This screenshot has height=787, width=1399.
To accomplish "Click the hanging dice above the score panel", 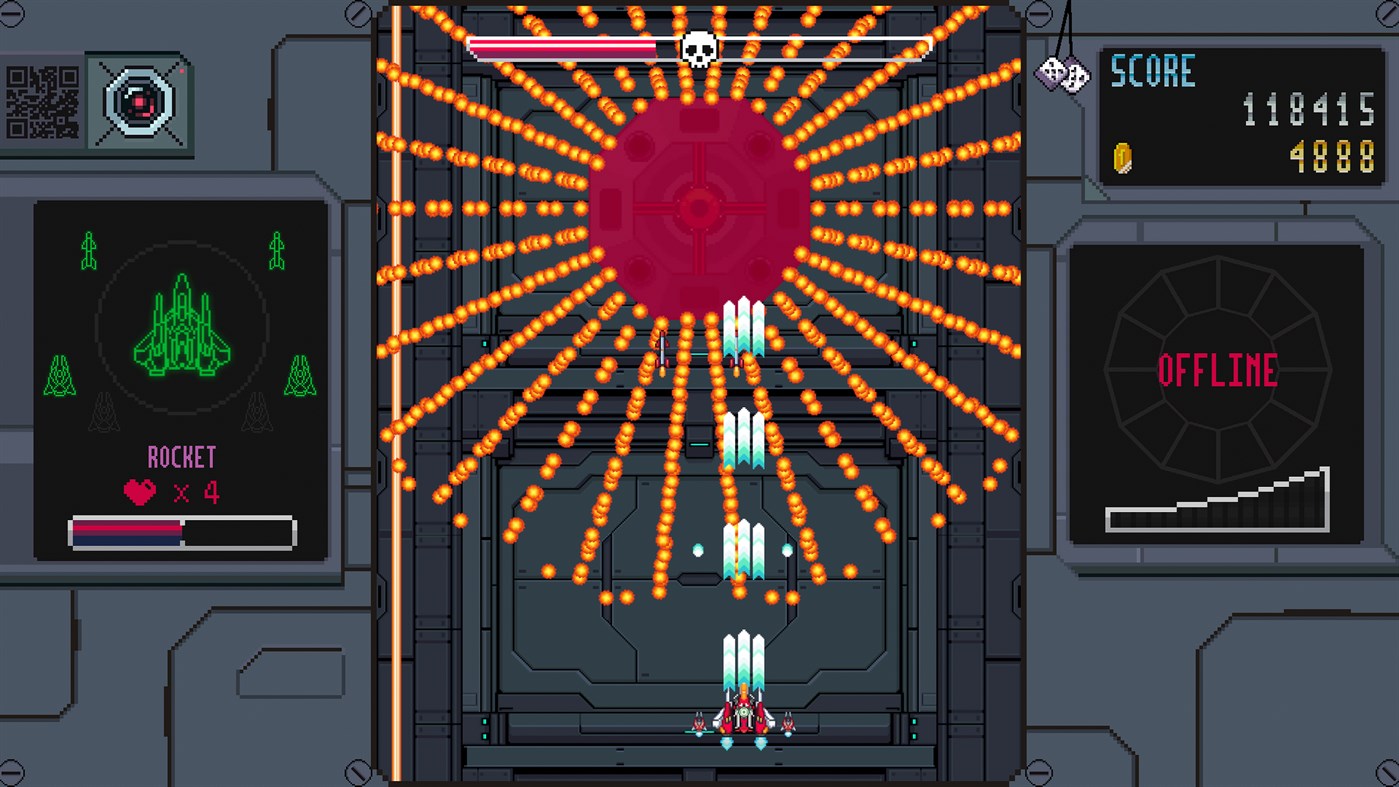I will [1060, 72].
